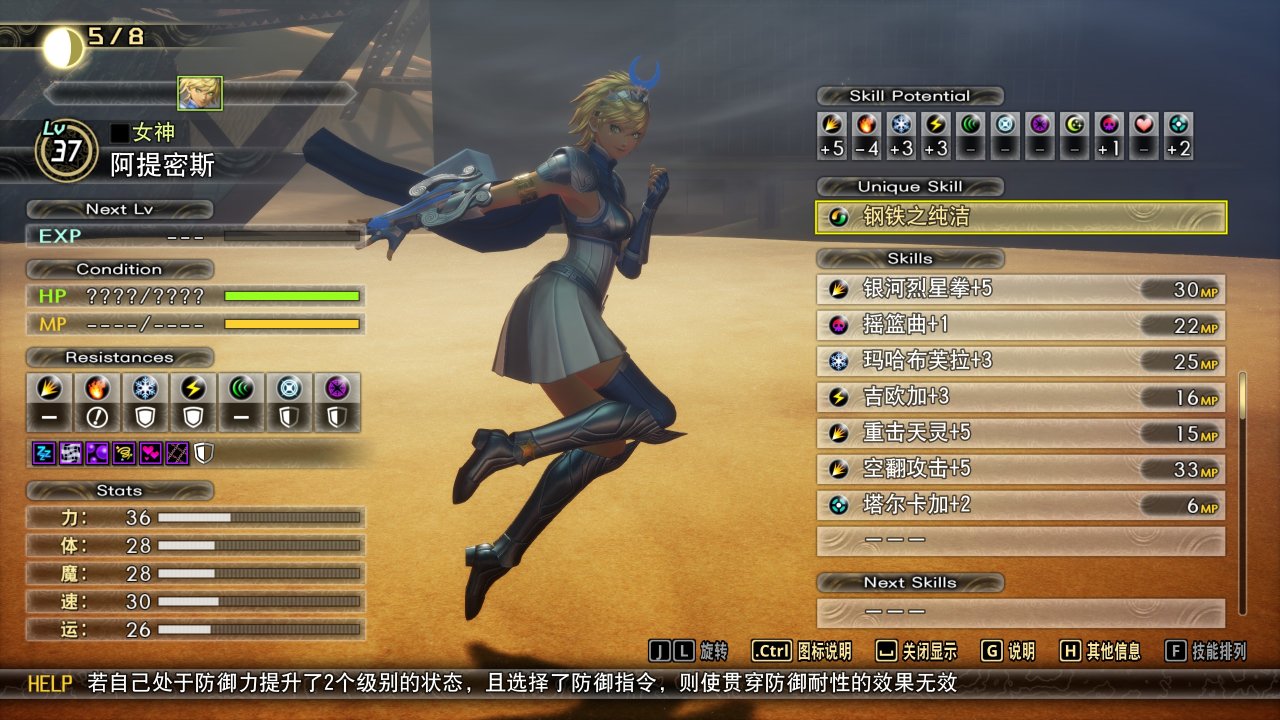Viewport: 1280px width, 720px height.
Task: Select the 摇篮曲+1 skill
Action: point(1020,325)
